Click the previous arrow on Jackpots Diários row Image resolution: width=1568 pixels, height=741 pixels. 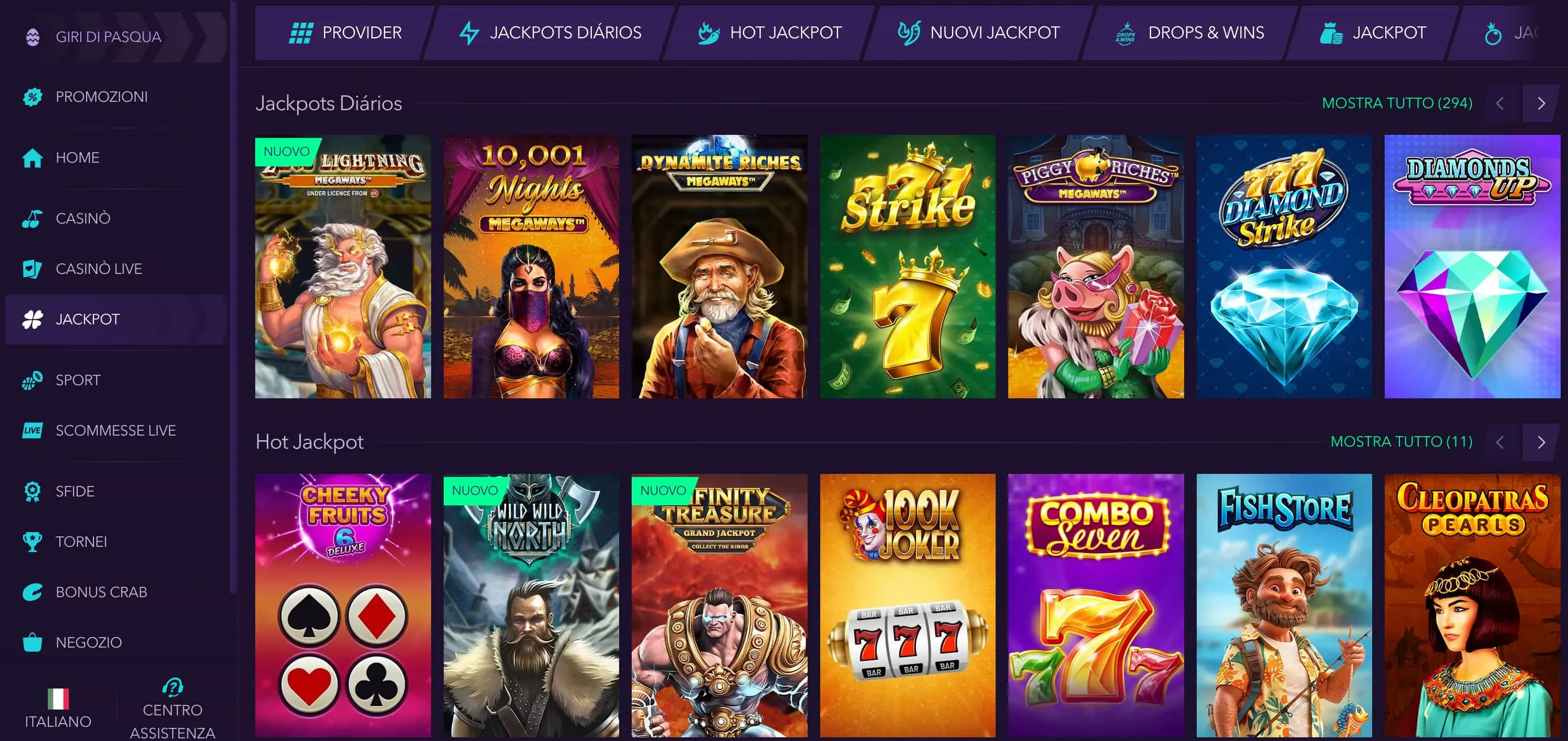1500,103
